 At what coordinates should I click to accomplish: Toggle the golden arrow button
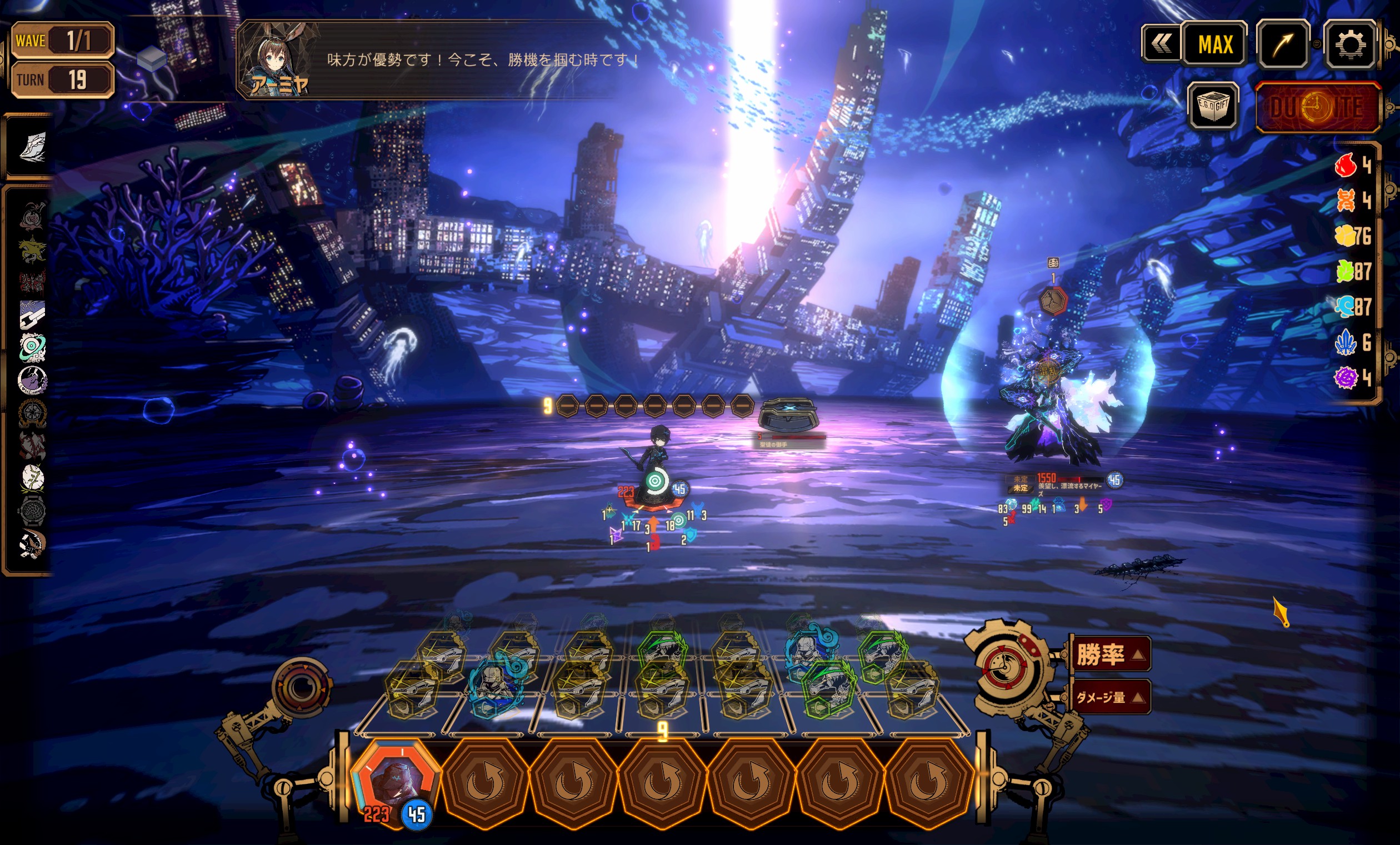click(1283, 44)
